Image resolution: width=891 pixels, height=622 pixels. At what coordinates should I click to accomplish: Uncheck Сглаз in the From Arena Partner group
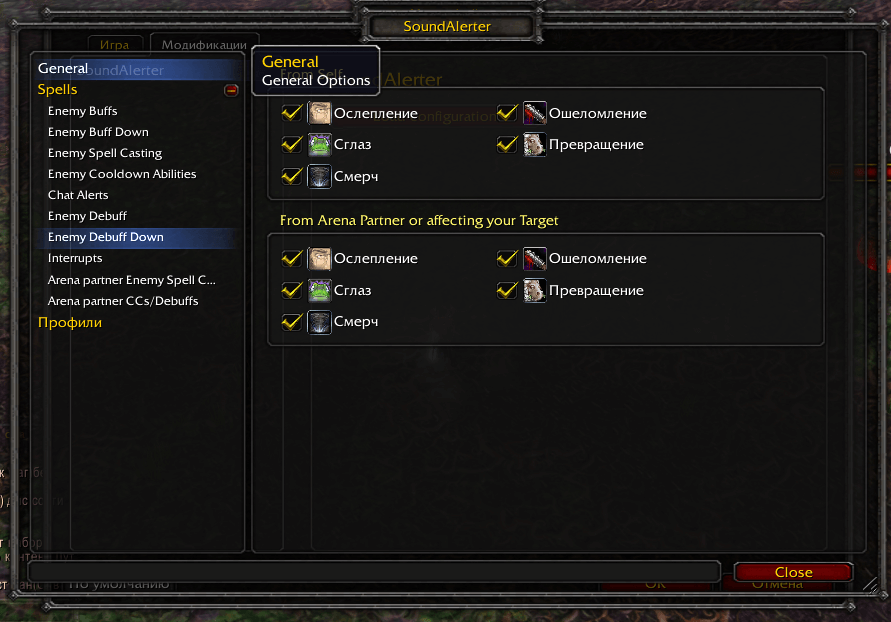pos(292,291)
